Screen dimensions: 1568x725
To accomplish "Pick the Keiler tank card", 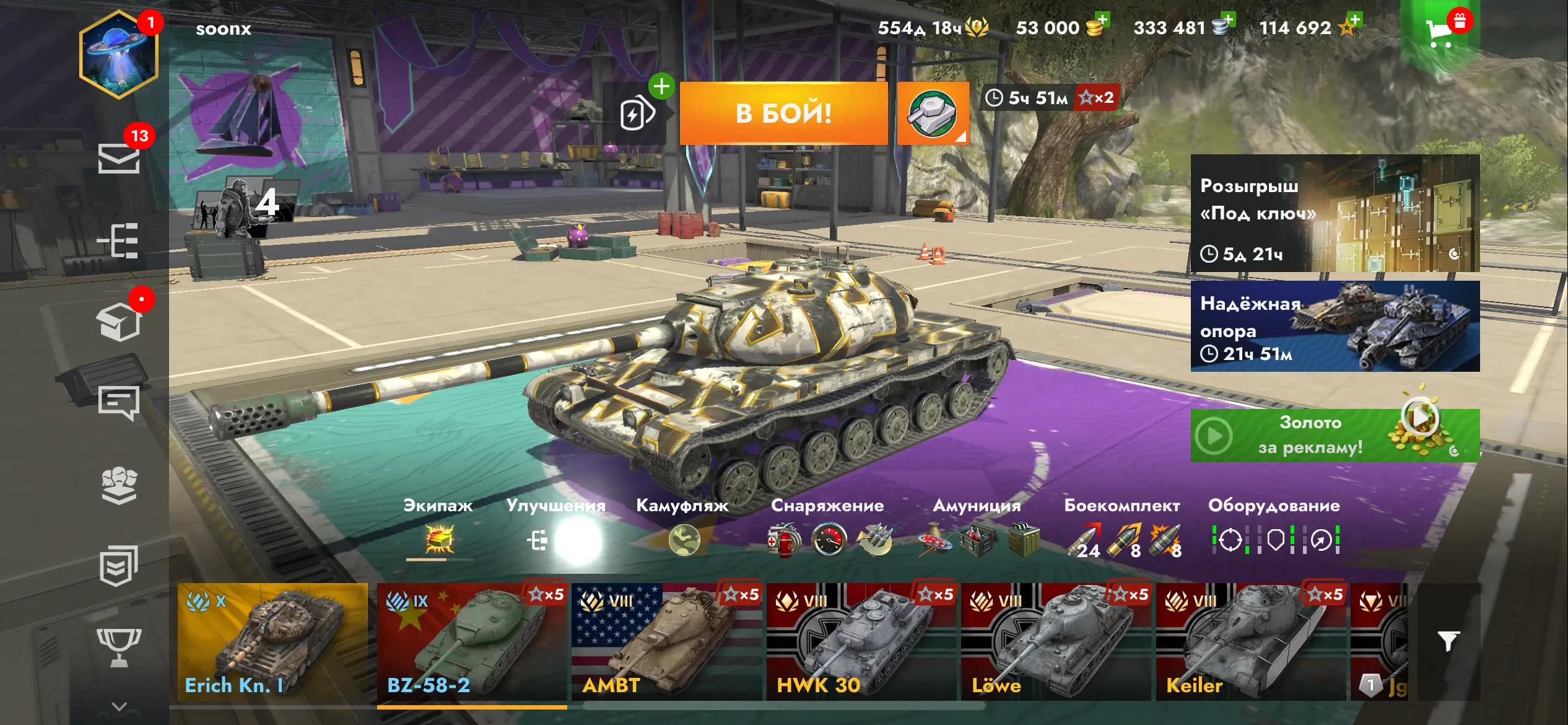I will 1250,642.
